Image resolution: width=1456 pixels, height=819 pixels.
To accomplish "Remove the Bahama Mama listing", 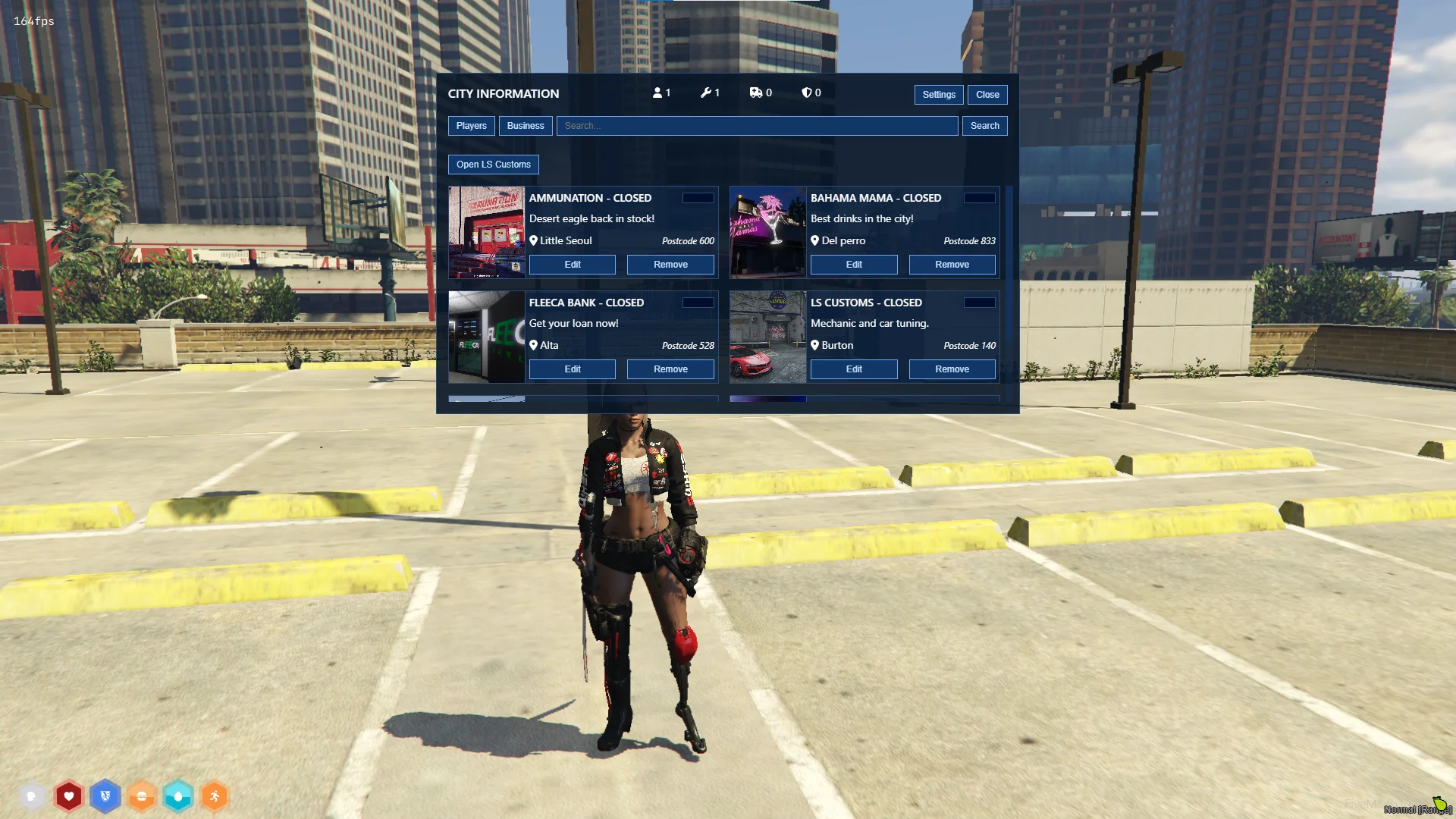I will tap(952, 265).
